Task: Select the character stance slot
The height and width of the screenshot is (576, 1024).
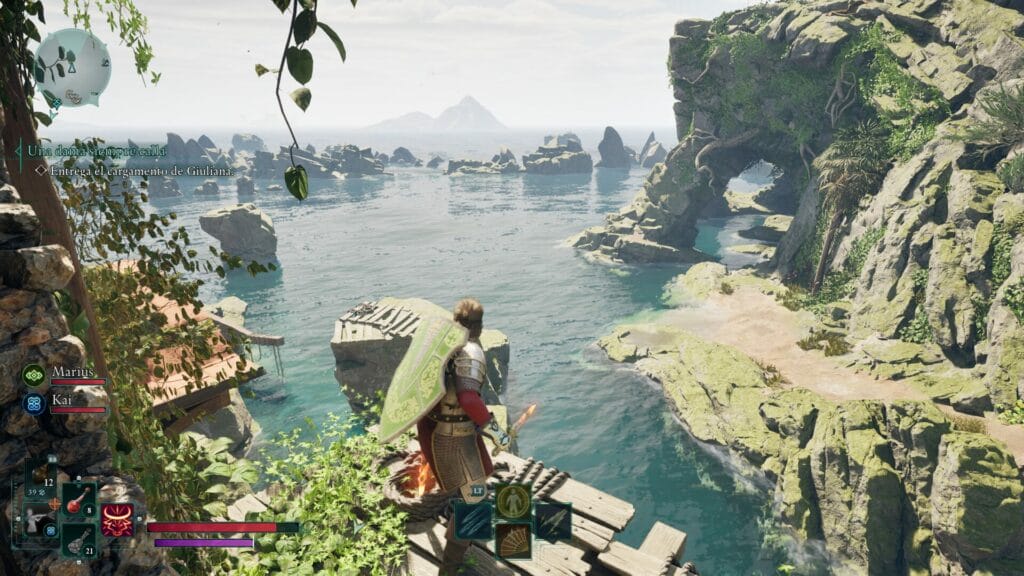Action: (x=40, y=520)
